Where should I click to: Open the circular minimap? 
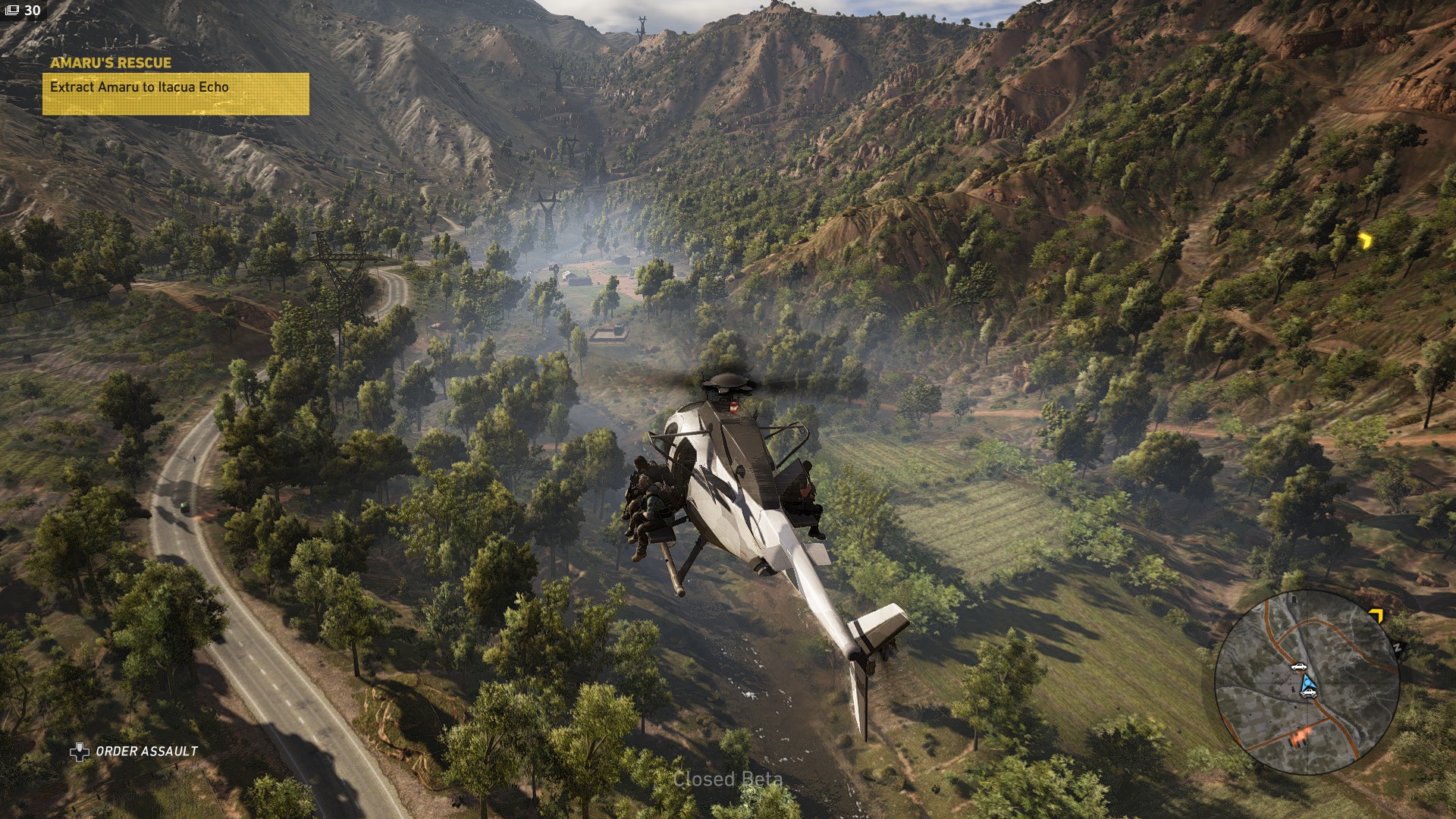(x=1307, y=682)
